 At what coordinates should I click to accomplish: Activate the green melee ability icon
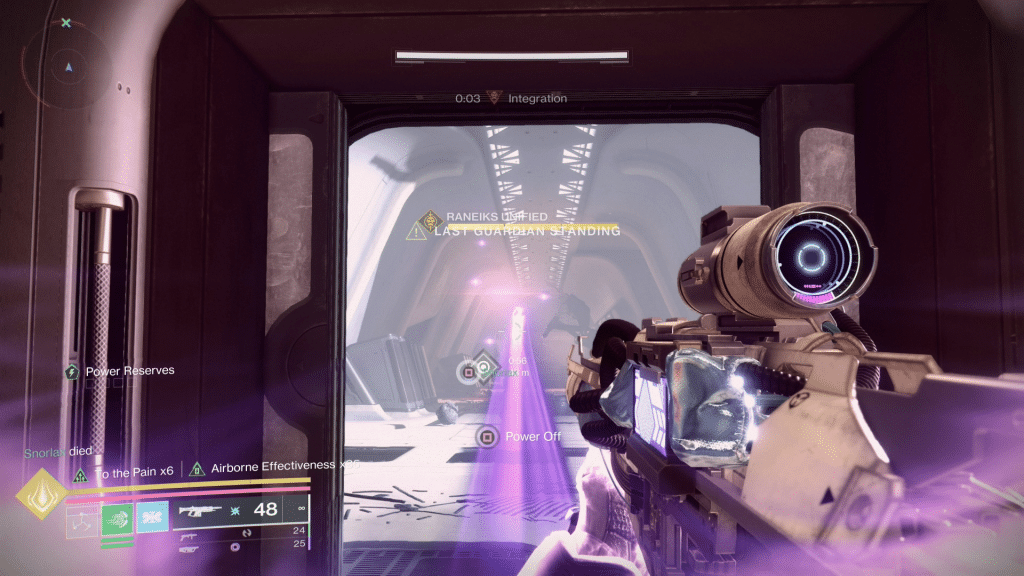[x=118, y=520]
